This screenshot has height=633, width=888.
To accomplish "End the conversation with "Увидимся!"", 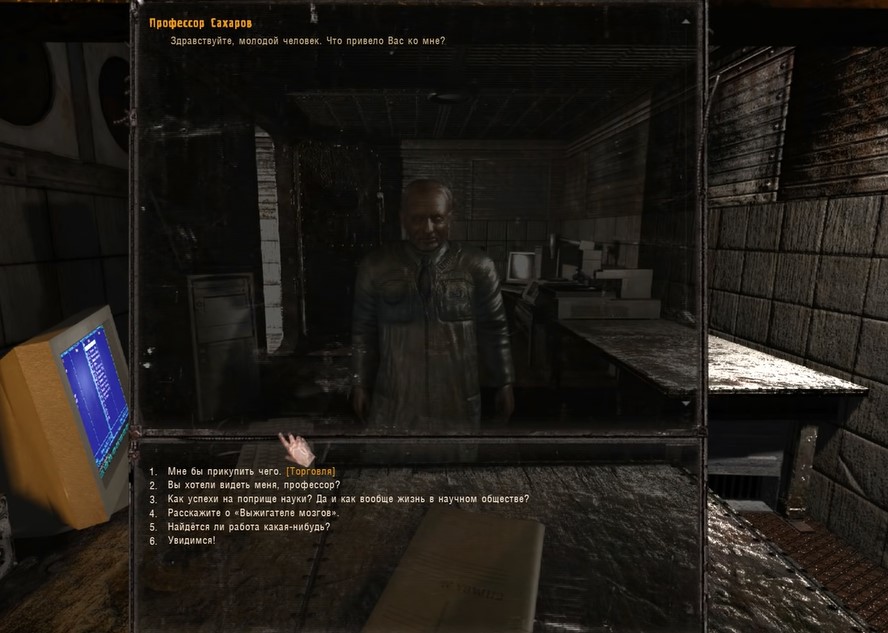I will tap(191, 541).
